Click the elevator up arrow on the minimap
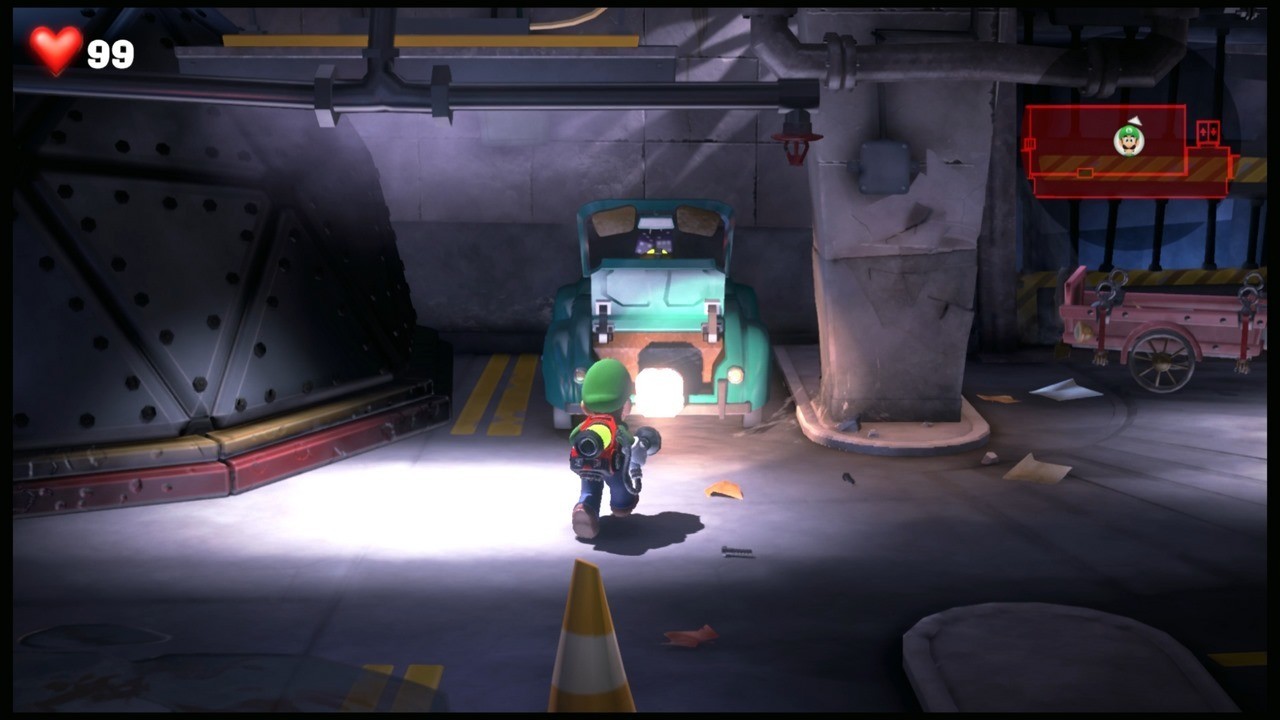Screen dimensions: 1280x720 click(1203, 133)
